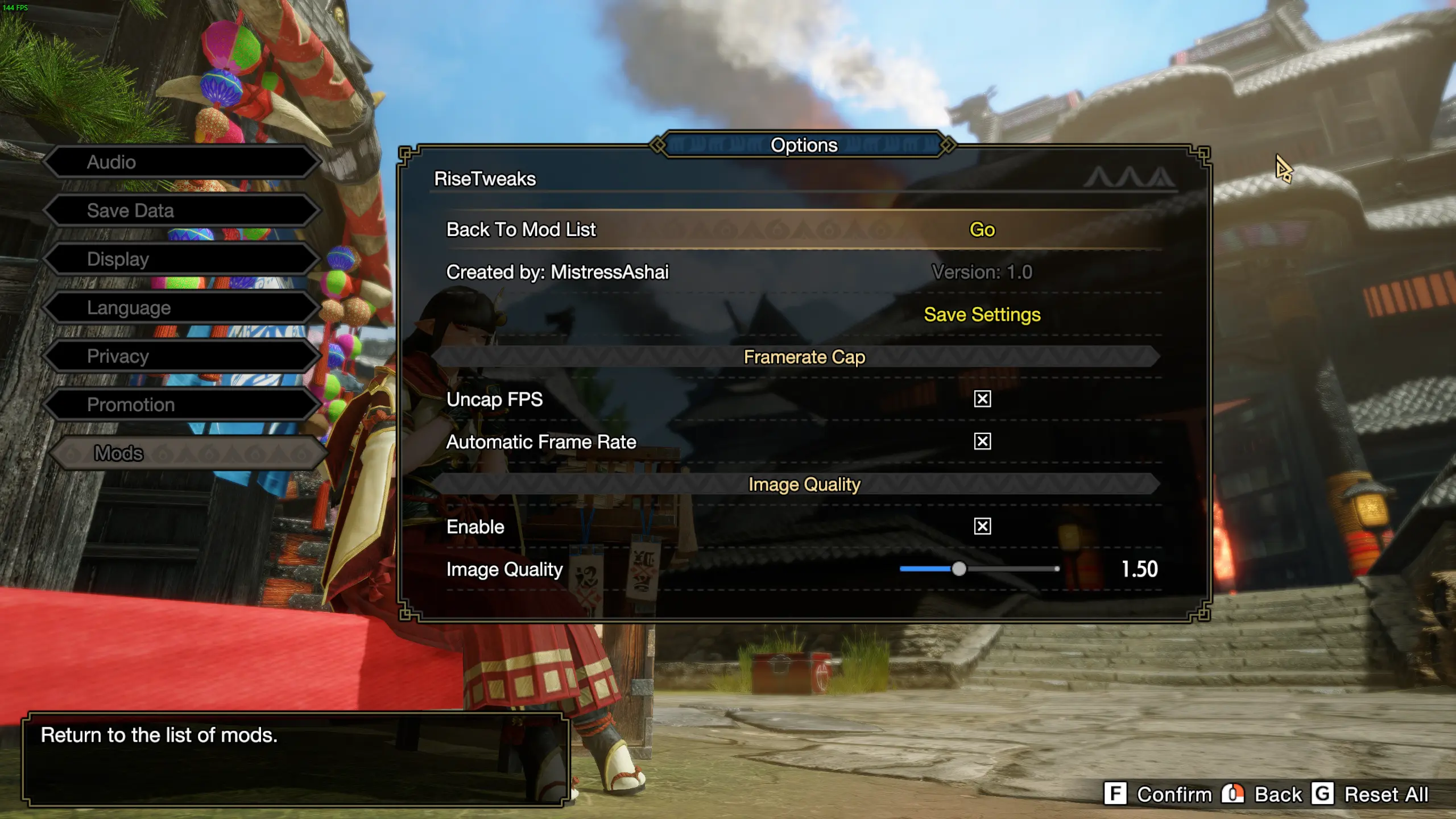1456x819 pixels.
Task: Open the Language options category
Action: point(181,308)
